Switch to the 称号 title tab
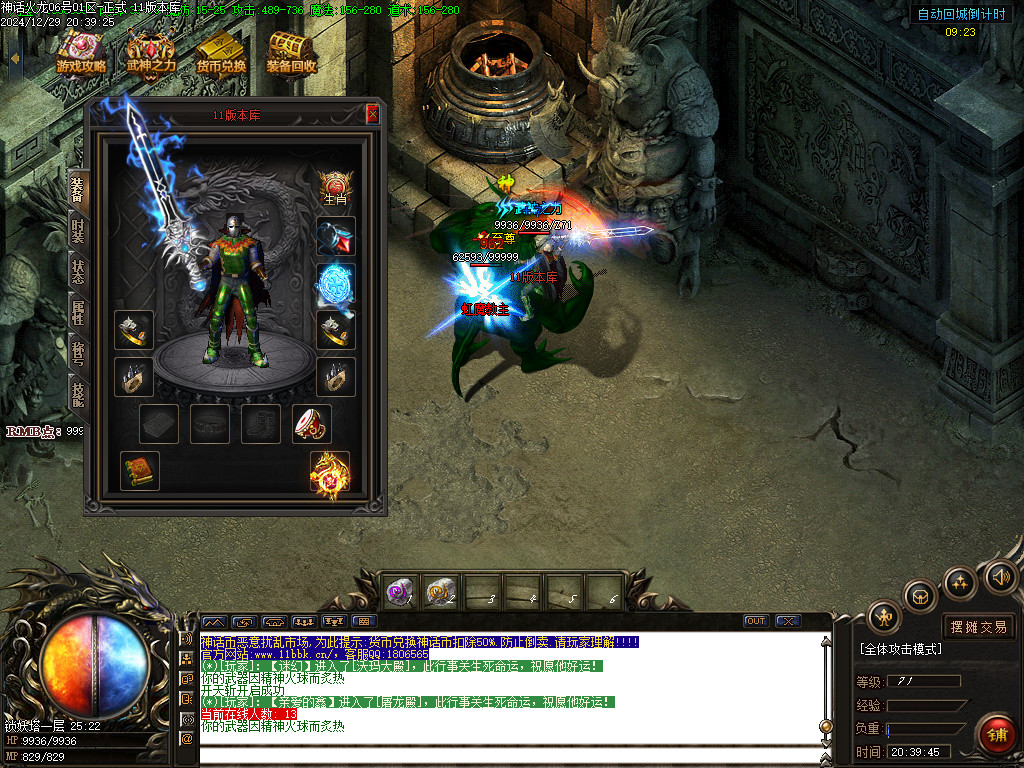The height and width of the screenshot is (768, 1024). (78, 353)
